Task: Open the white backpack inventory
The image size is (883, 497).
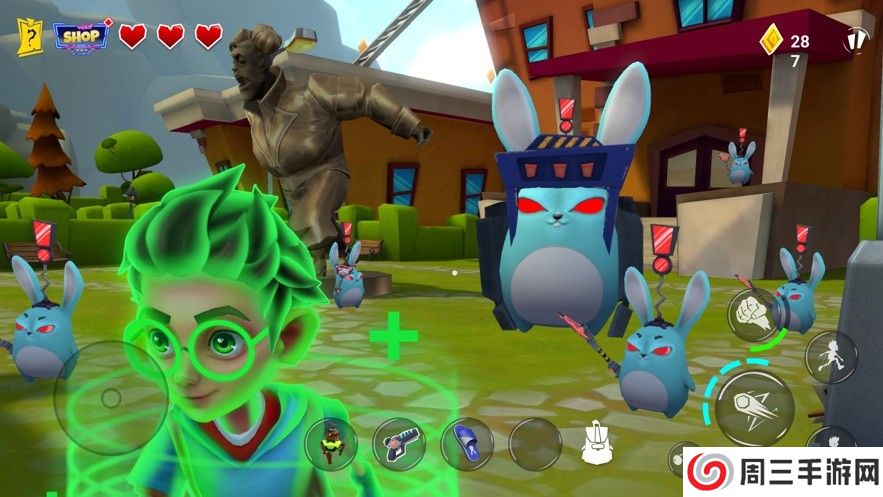Action: [600, 443]
